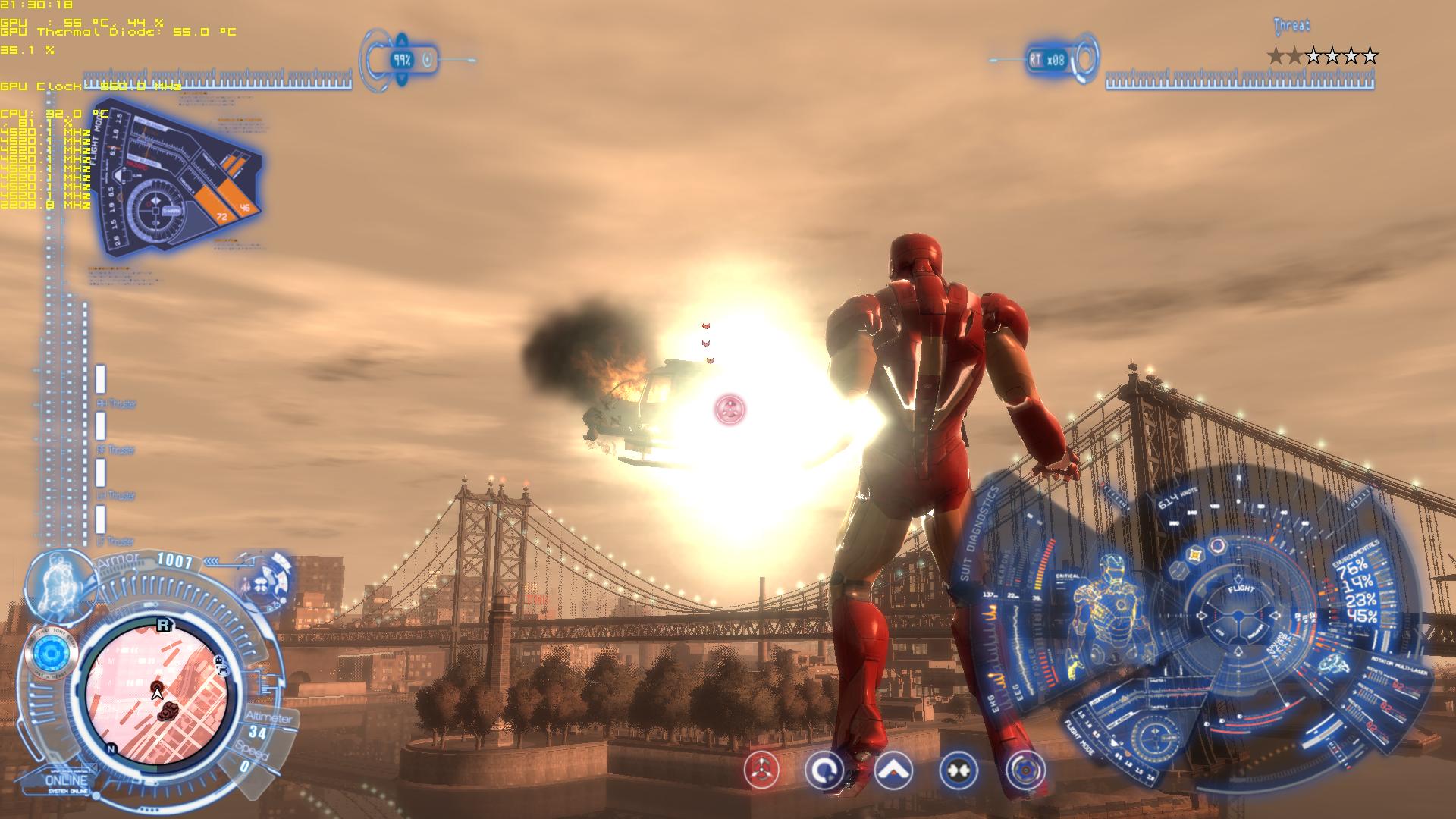
Task: Select the inward-facing arrows ability icon
Action: coord(958,771)
